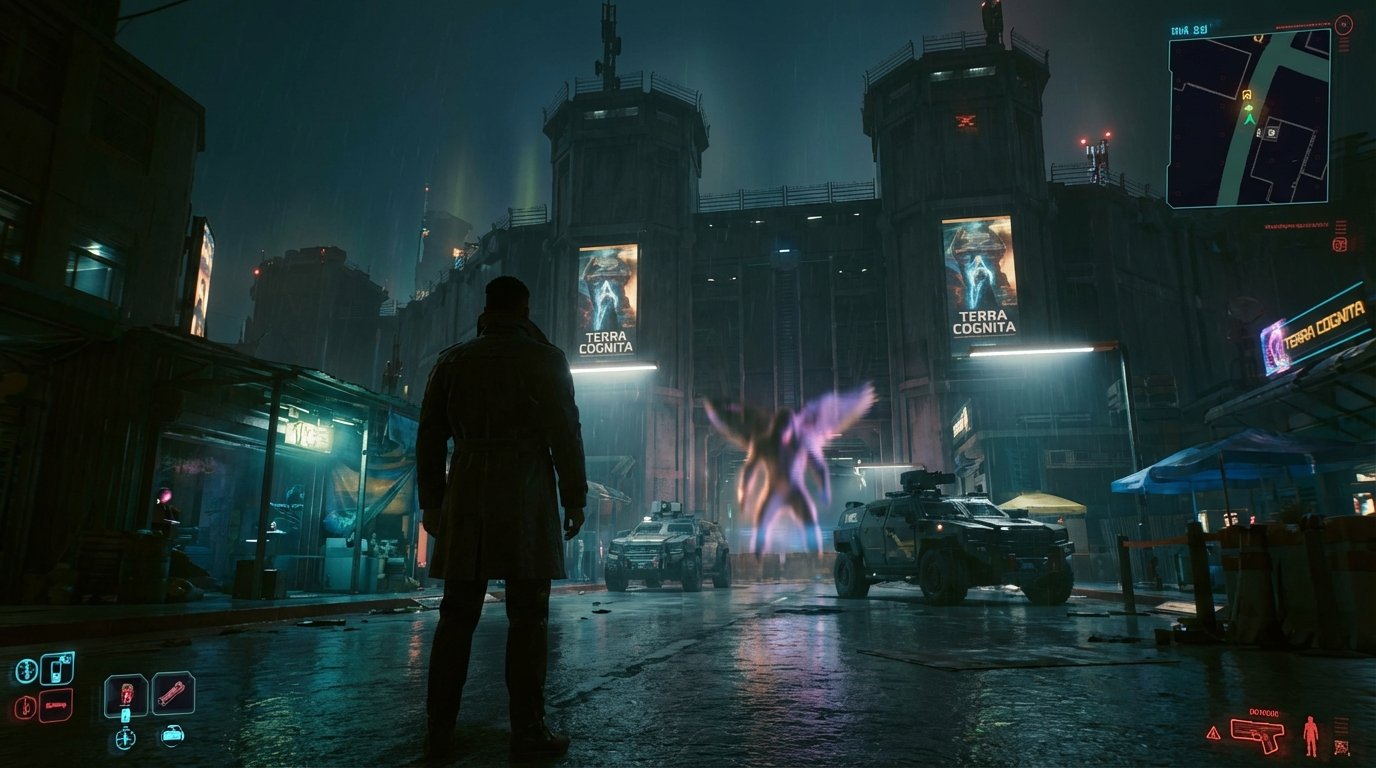Image resolution: width=1376 pixels, height=768 pixels.
Task: Click the red warning triangle indicator
Action: (x=1214, y=733)
